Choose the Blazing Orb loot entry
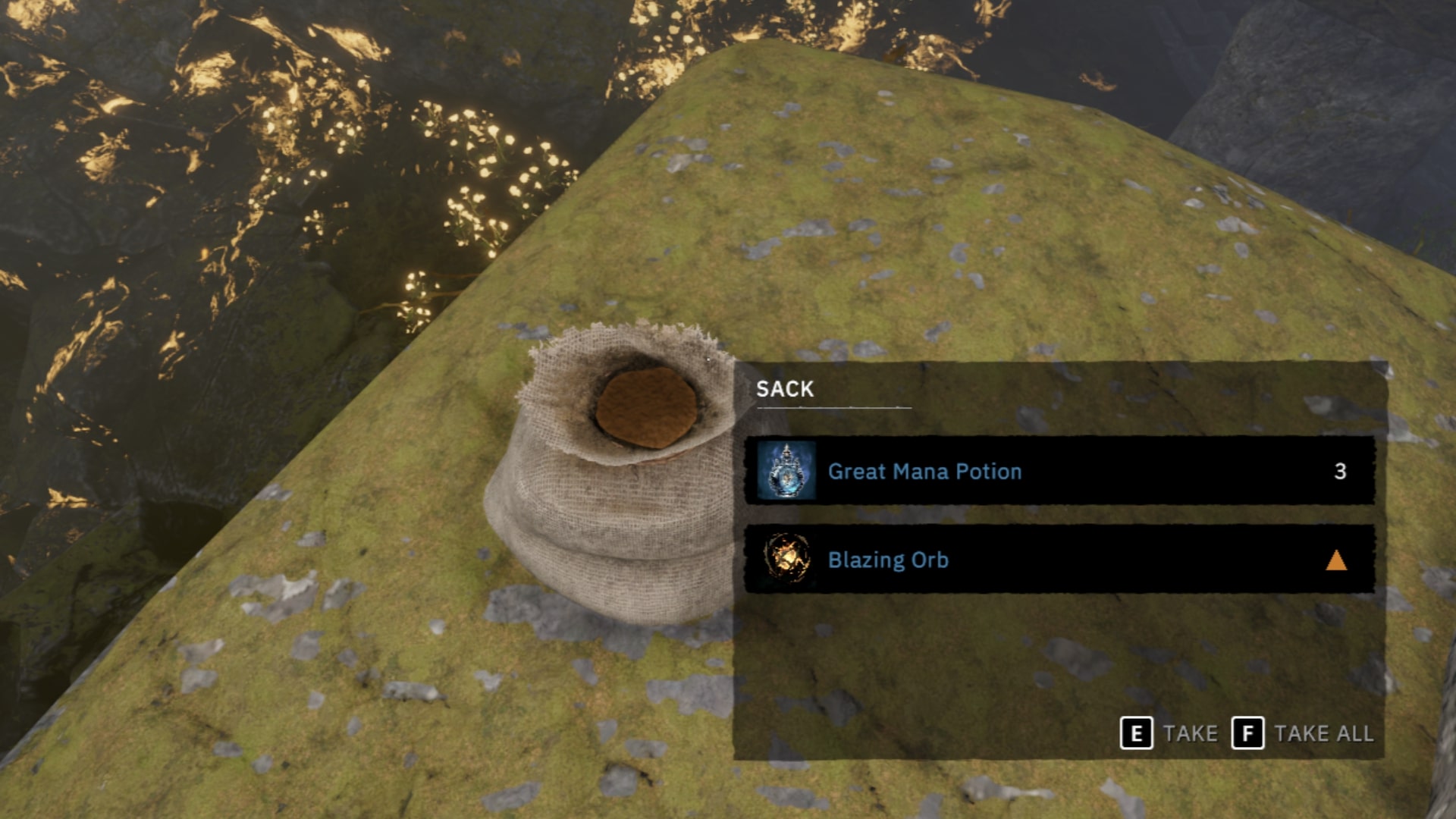Image resolution: width=1456 pixels, height=819 pixels. [x=1059, y=560]
